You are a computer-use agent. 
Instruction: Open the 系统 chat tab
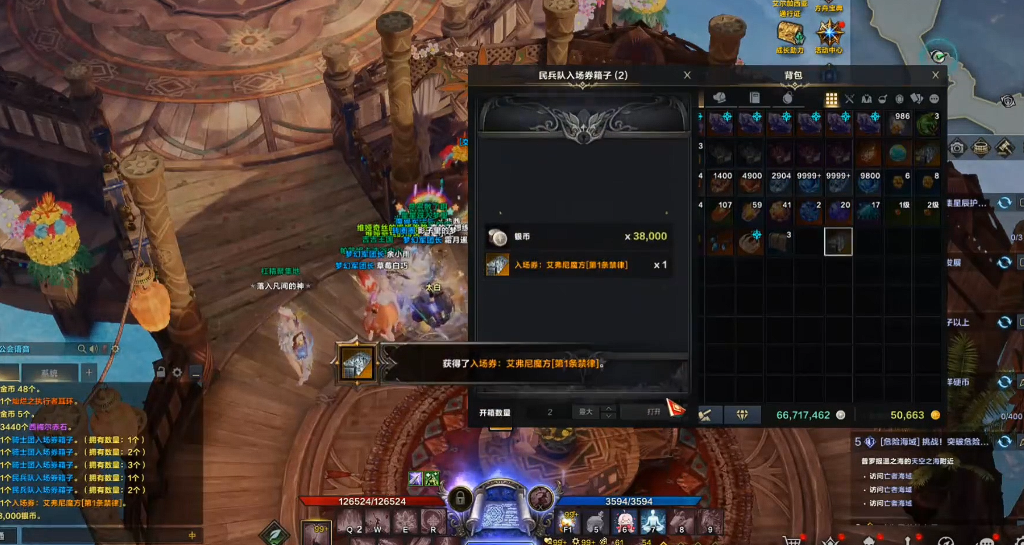pyautogui.click(x=48, y=373)
